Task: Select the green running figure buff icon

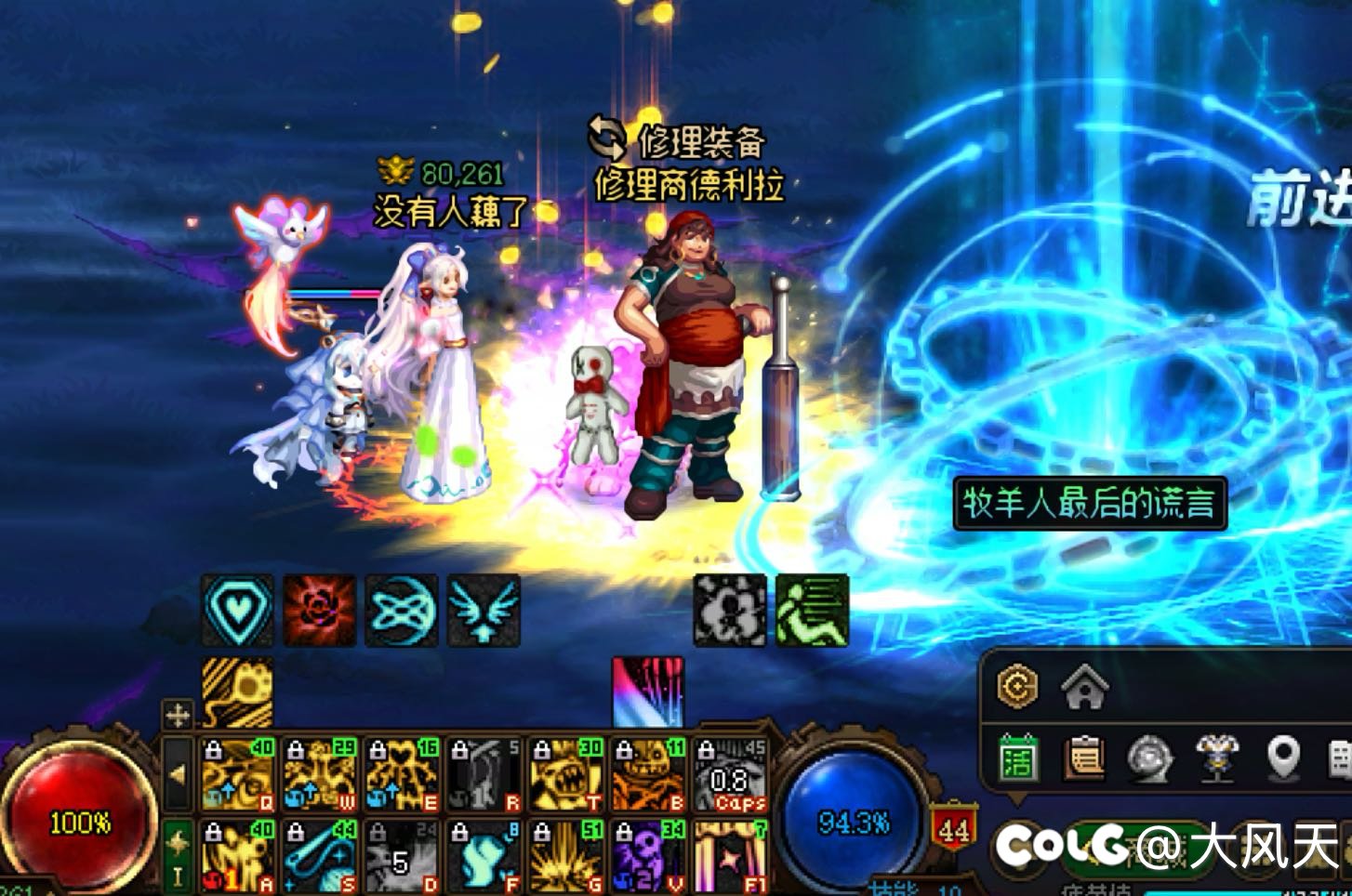Action: click(x=813, y=611)
